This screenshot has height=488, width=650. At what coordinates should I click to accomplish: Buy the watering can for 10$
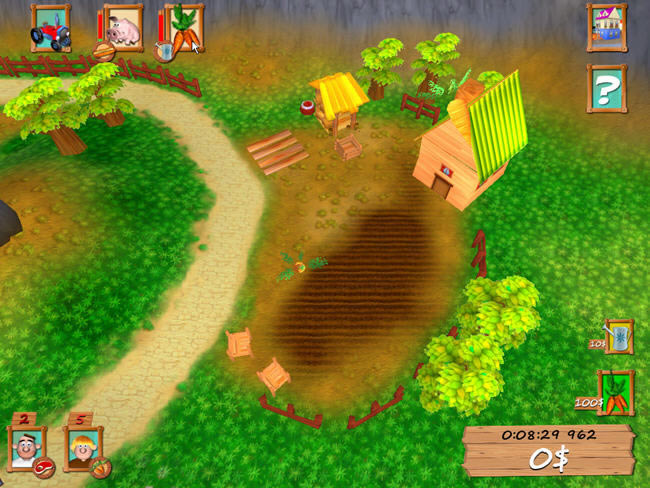tap(619, 337)
